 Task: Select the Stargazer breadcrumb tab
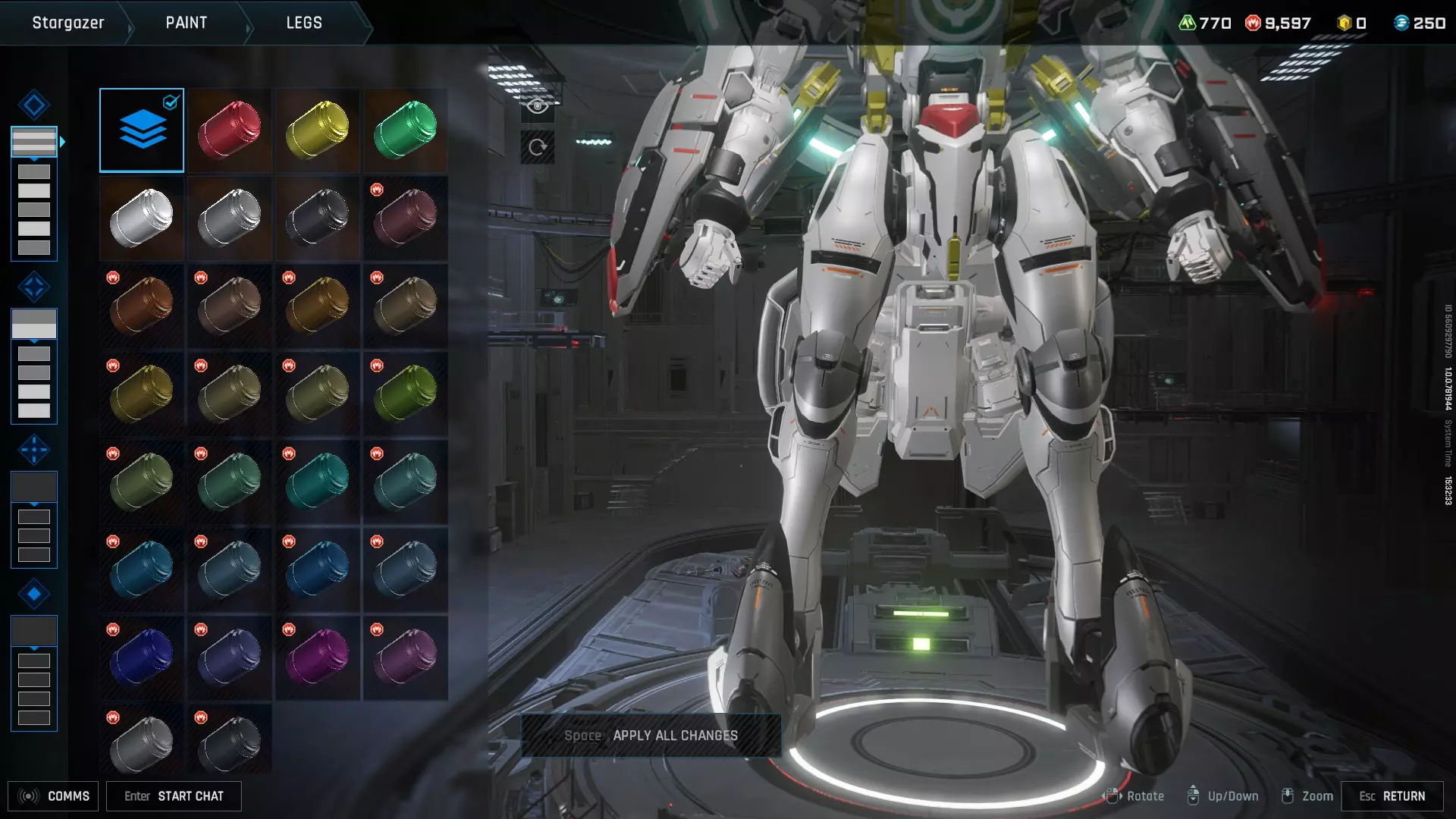click(x=68, y=23)
